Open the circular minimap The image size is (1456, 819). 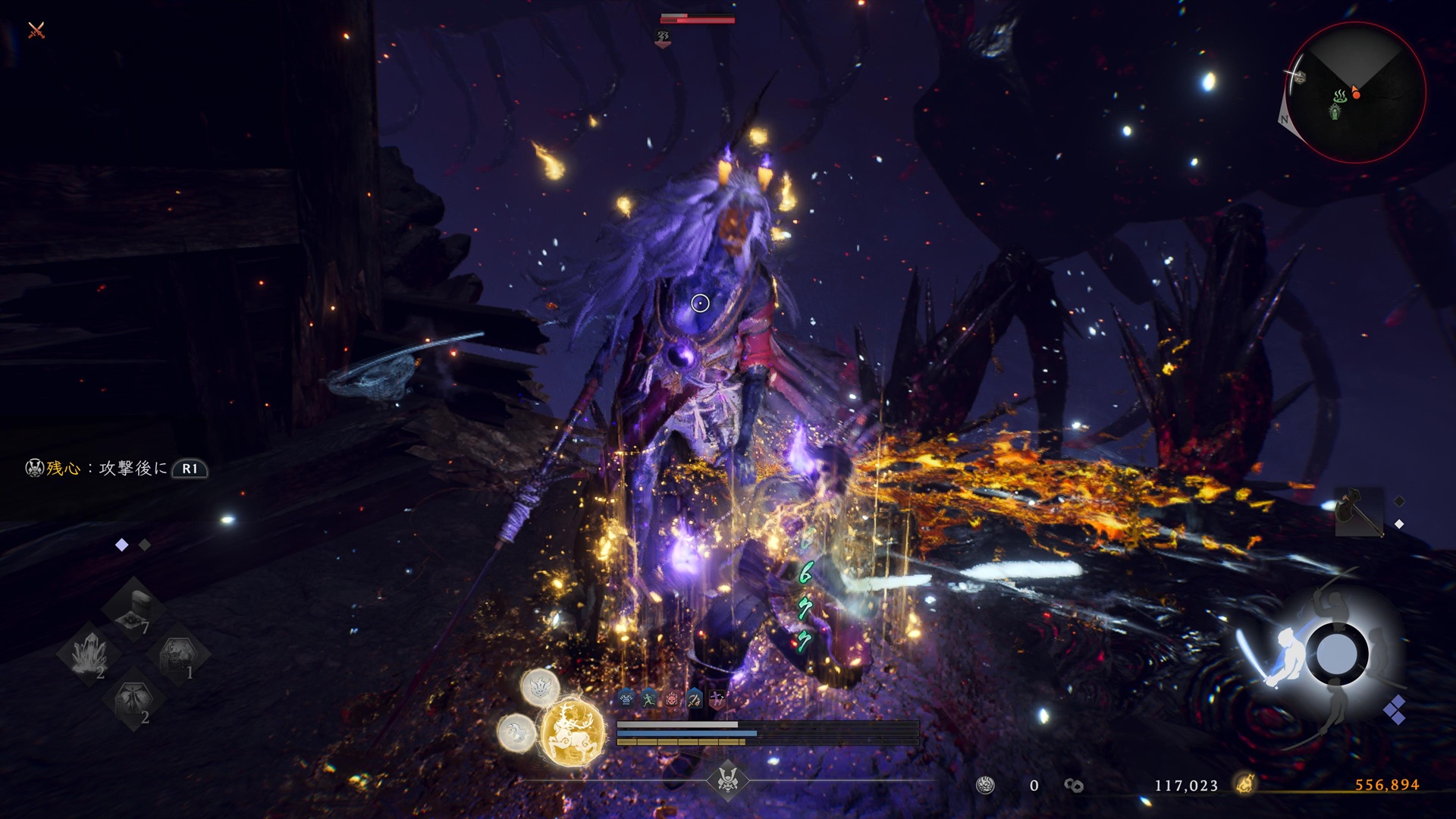tap(1355, 93)
